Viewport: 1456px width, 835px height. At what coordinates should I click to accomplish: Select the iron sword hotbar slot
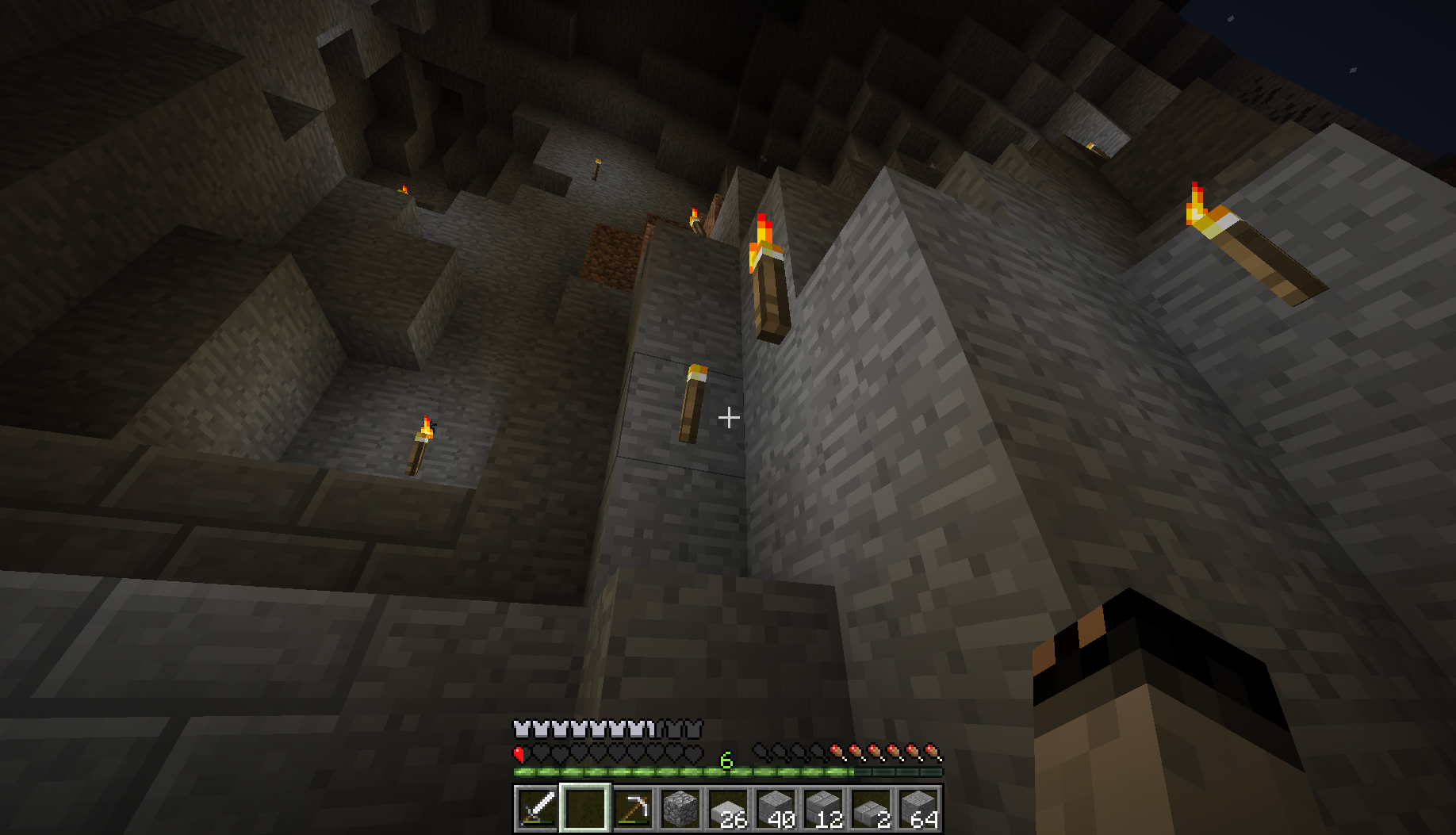(x=537, y=808)
